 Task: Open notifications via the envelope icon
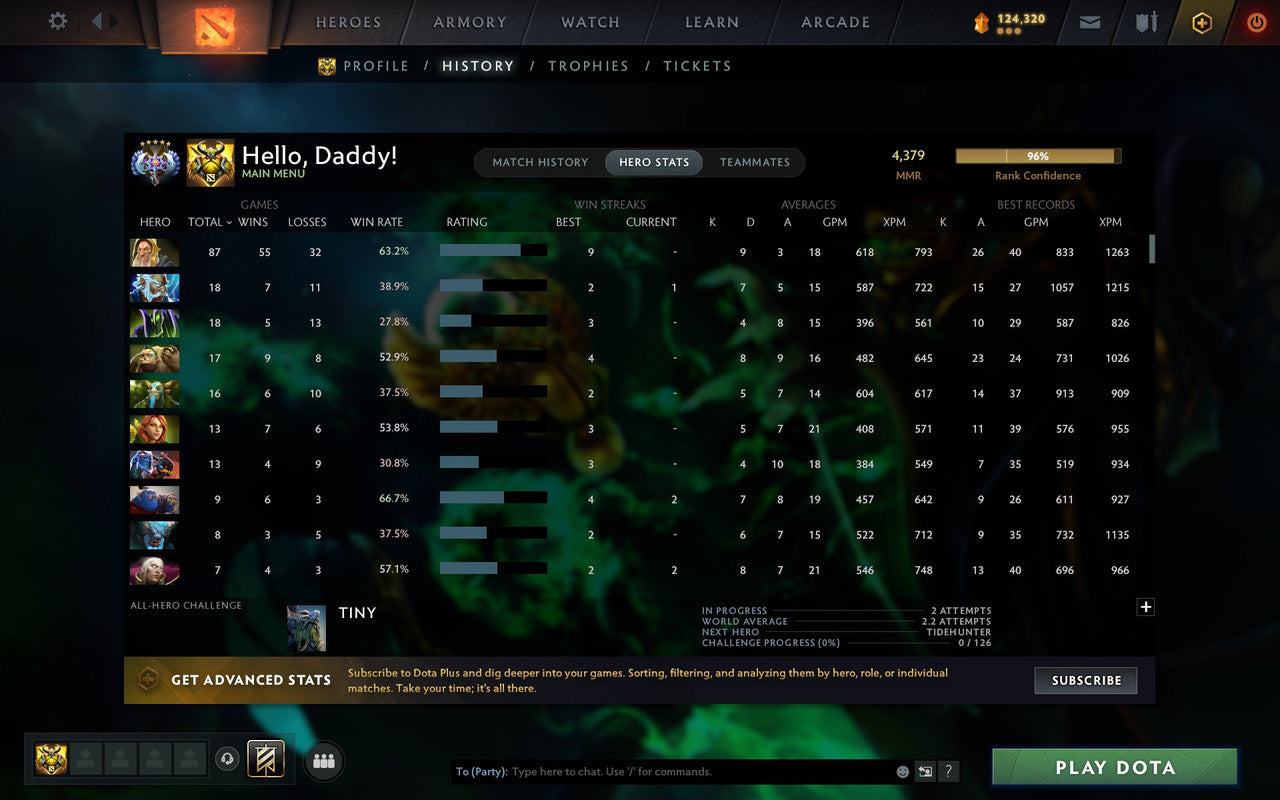(x=1089, y=22)
